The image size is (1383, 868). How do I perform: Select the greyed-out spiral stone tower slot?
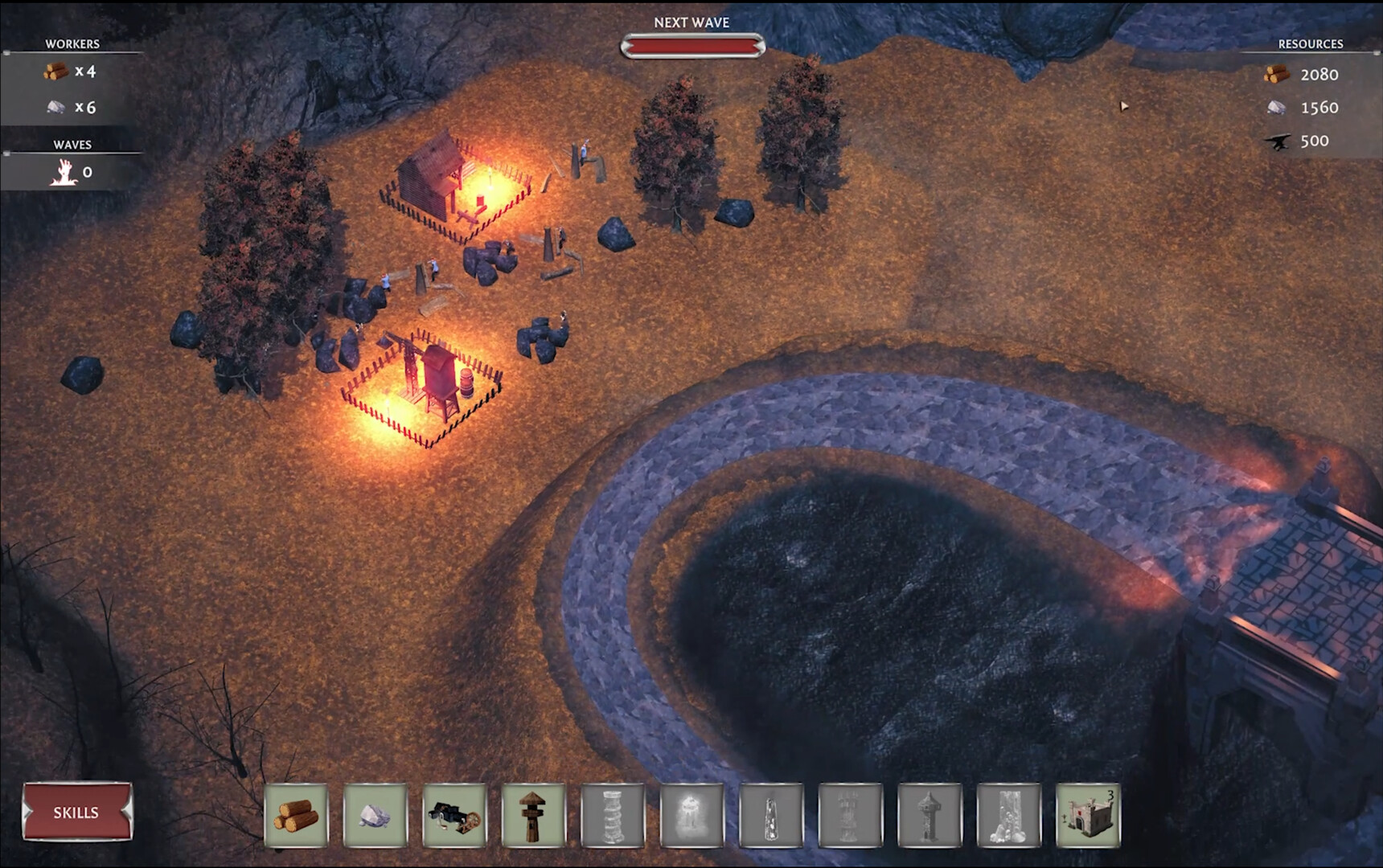[613, 815]
